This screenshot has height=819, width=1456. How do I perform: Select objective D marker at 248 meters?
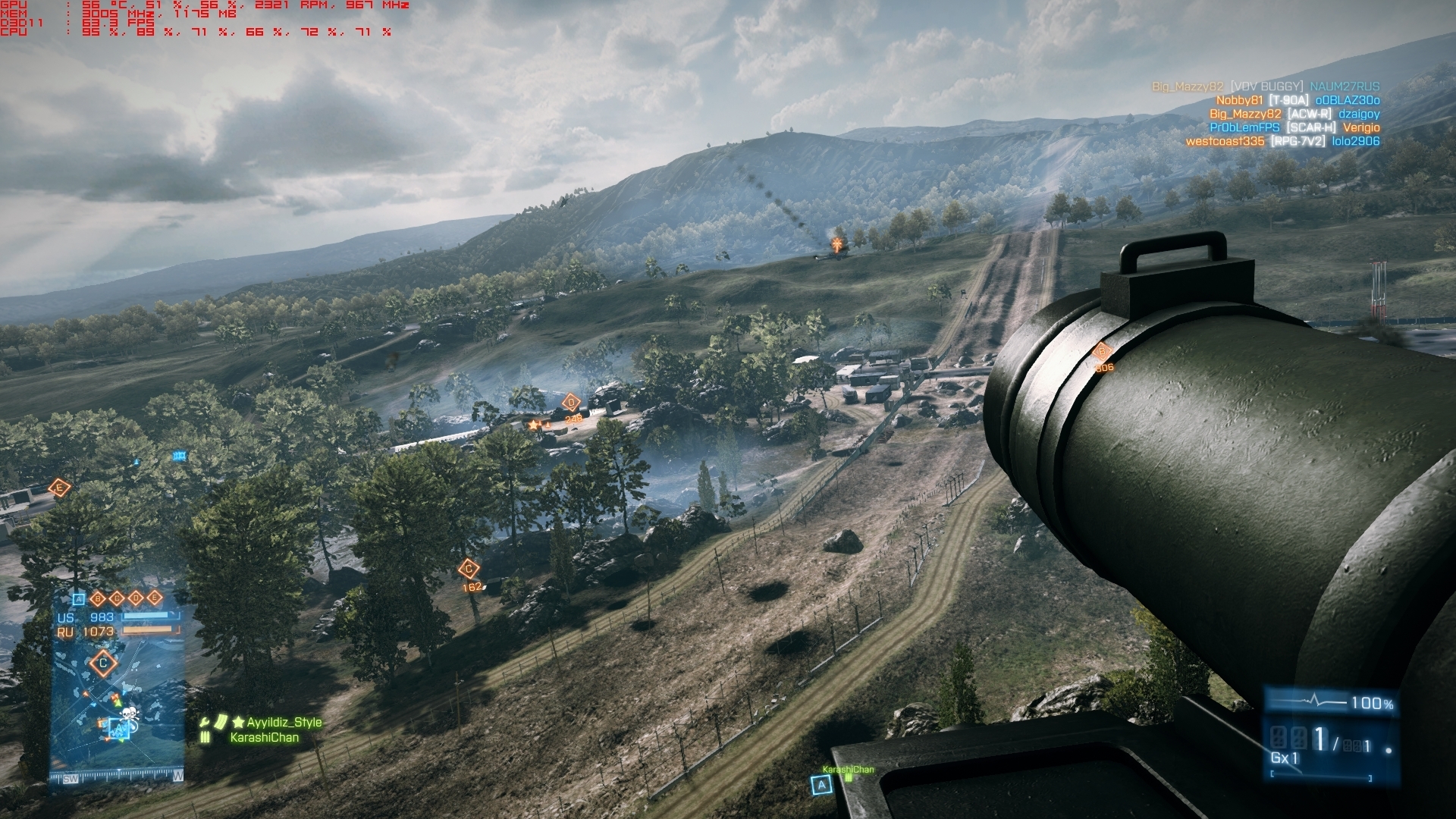point(571,403)
